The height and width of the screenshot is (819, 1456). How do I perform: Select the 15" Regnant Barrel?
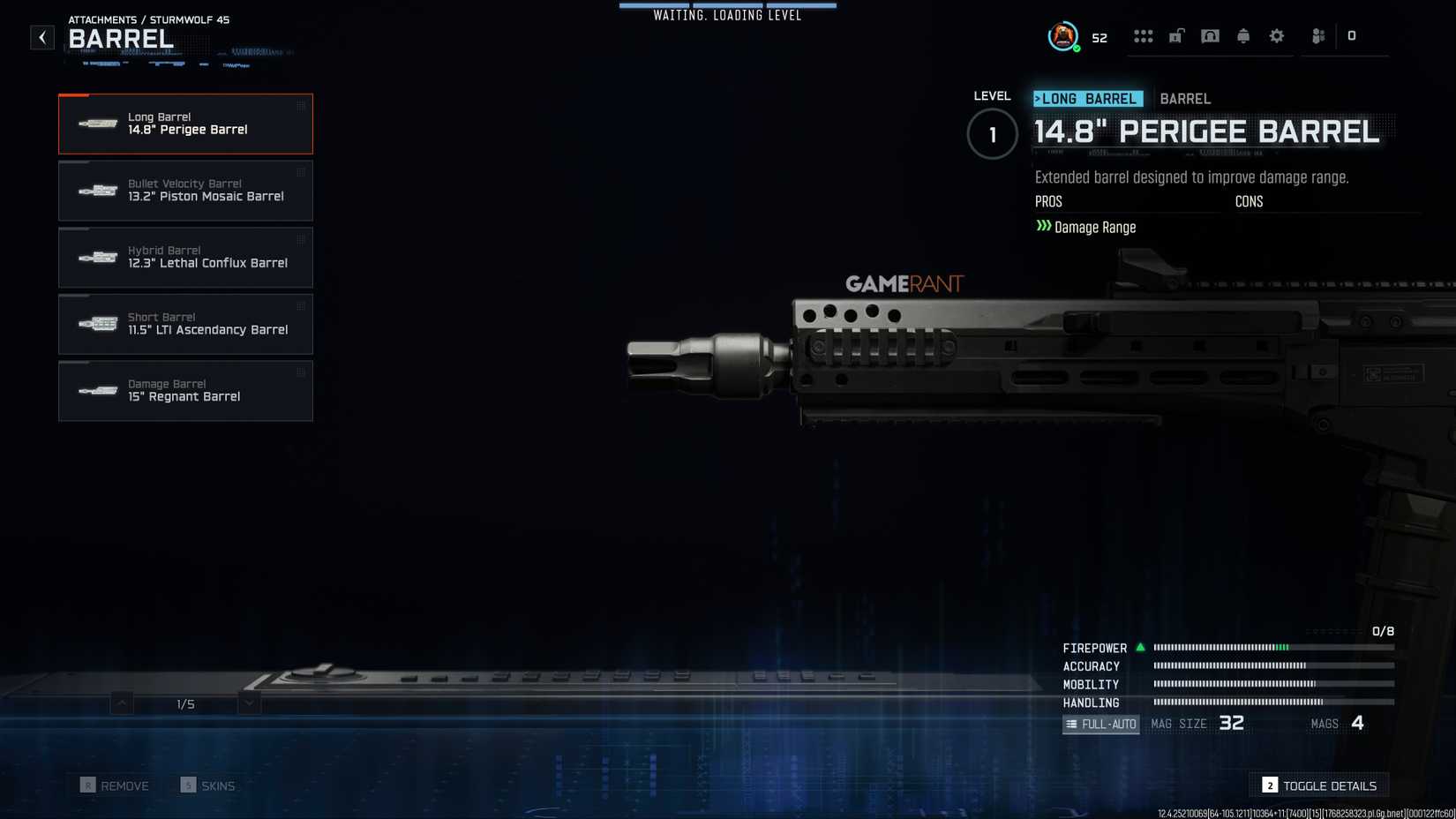click(185, 391)
